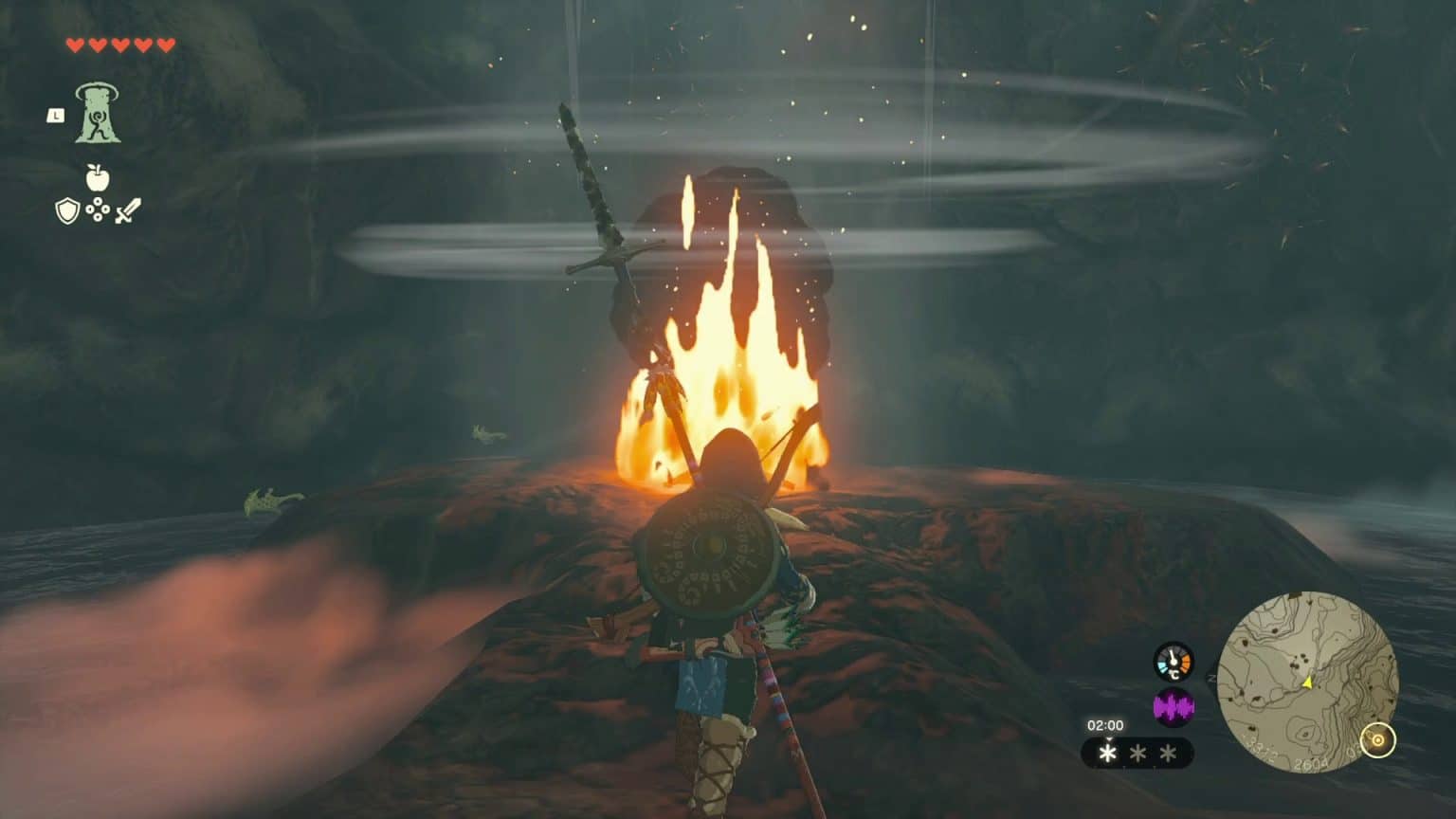Select the first heart in the health meter
Screen dimensions: 1456x819
(x=76, y=46)
